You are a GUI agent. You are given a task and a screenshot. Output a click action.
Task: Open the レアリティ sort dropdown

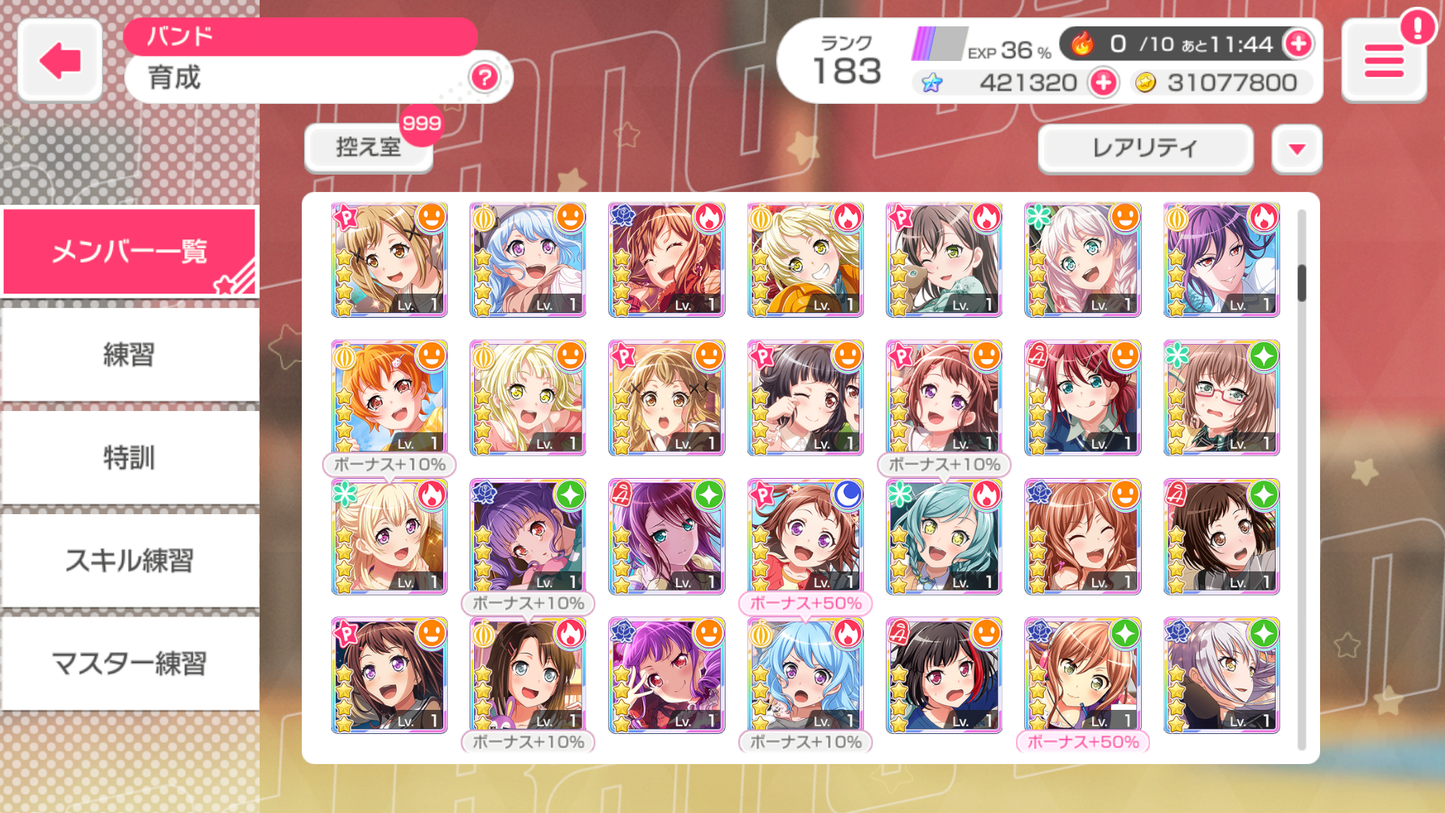point(1145,148)
